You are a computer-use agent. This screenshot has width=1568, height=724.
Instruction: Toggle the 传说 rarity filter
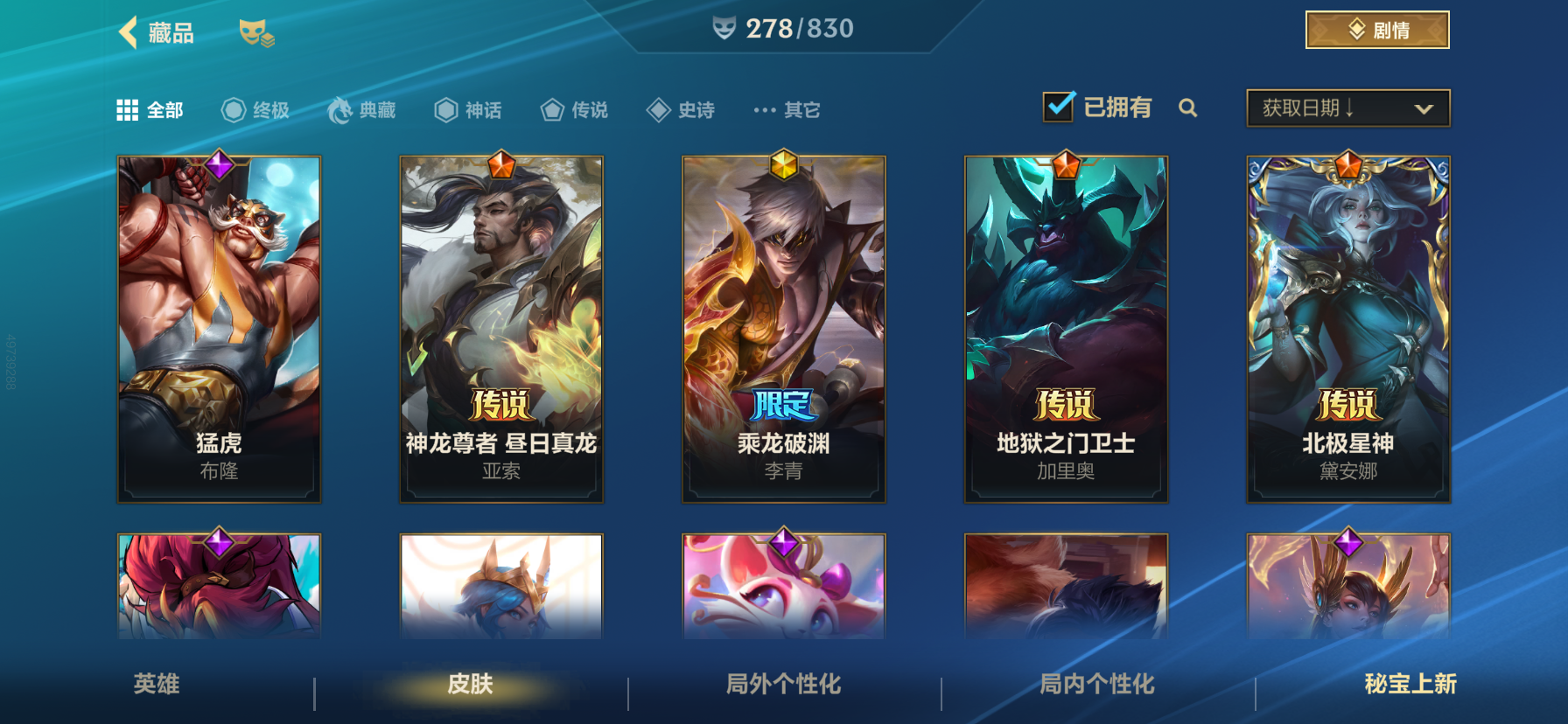coord(553,109)
